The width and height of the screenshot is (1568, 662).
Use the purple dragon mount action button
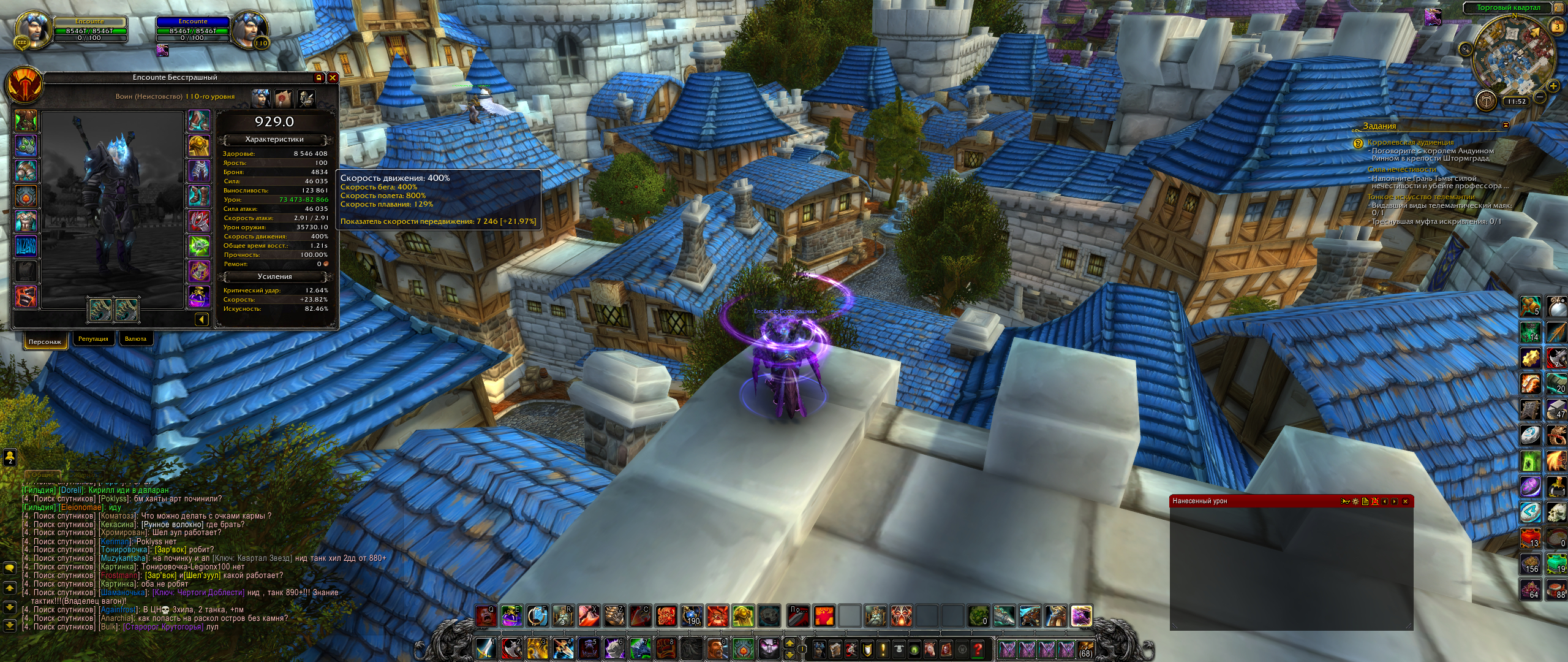coord(1081,615)
